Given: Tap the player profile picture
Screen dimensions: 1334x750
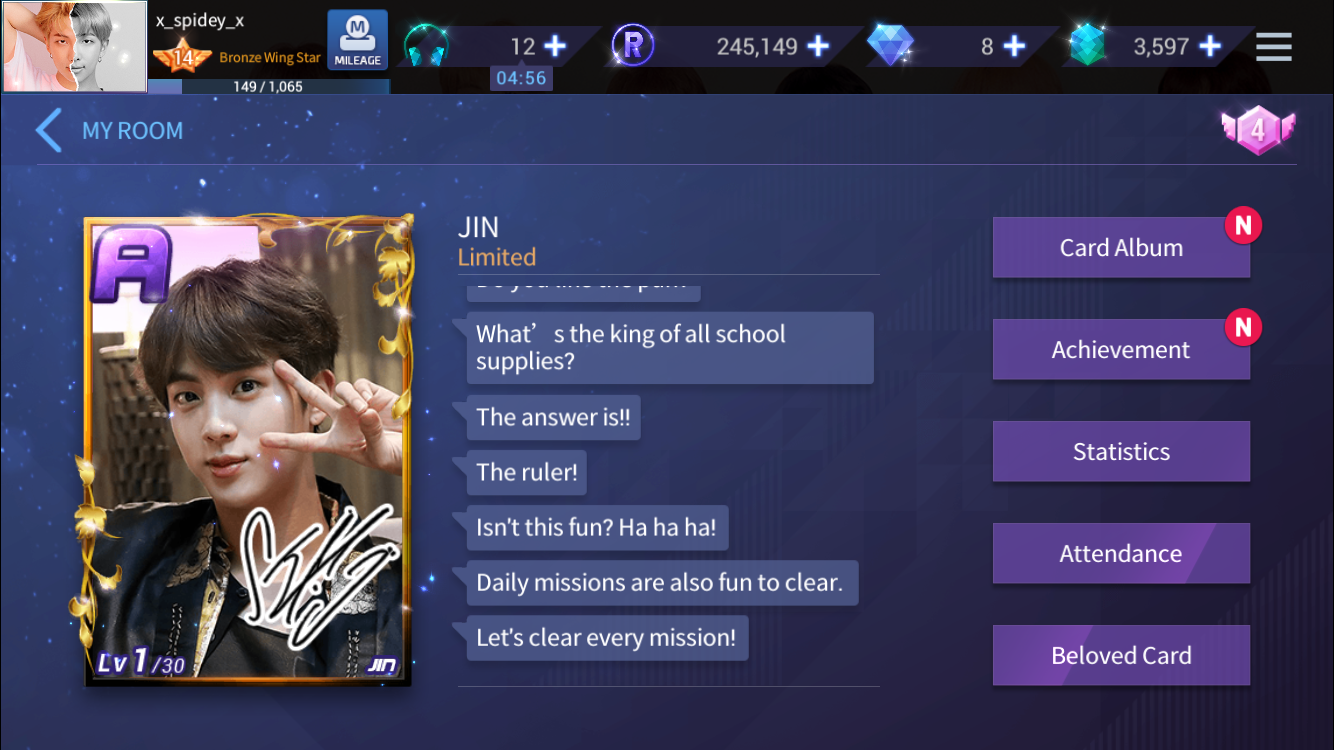Looking at the screenshot, I should click(x=75, y=47).
